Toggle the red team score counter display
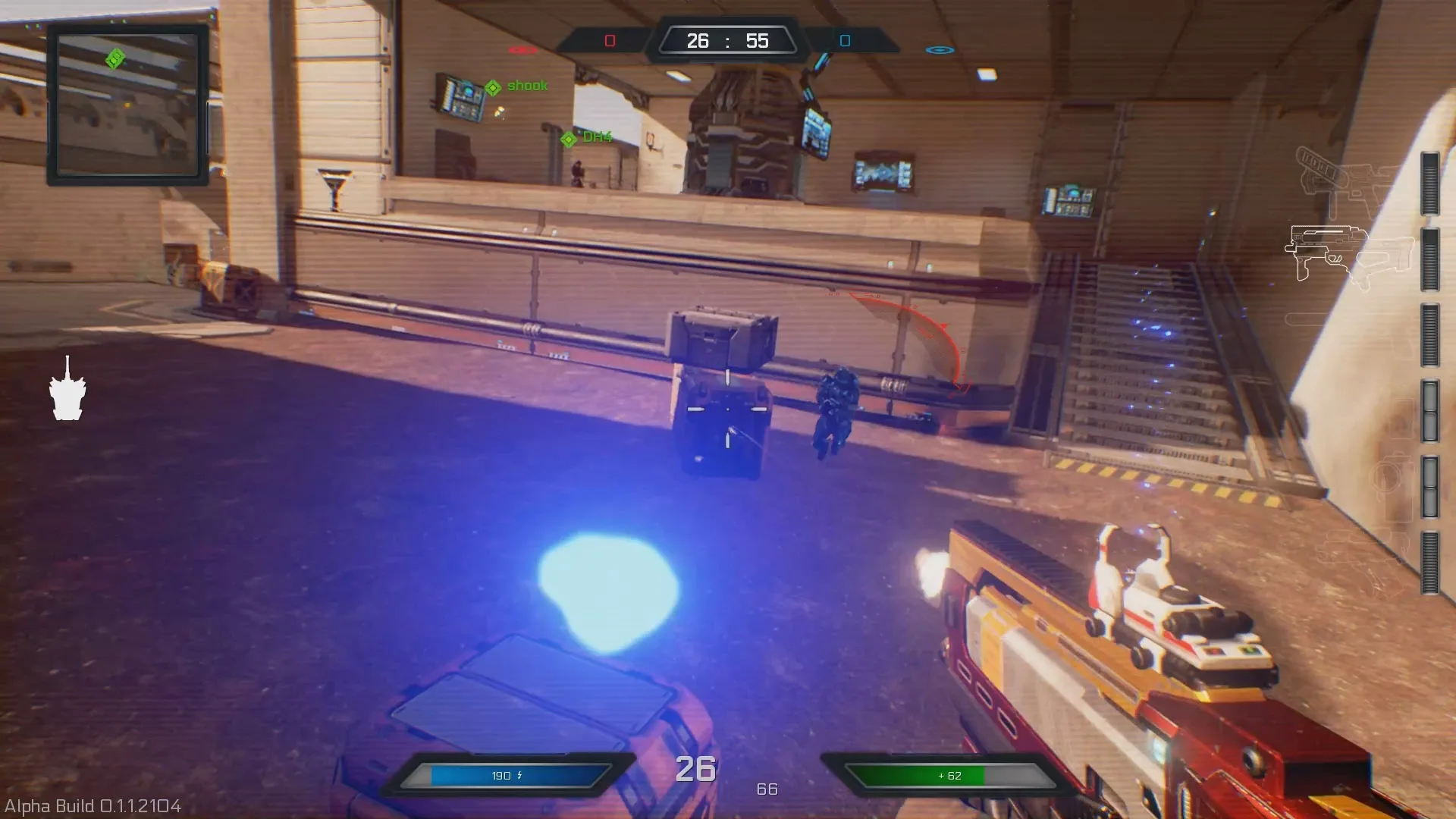Image resolution: width=1456 pixels, height=819 pixels. [x=609, y=40]
